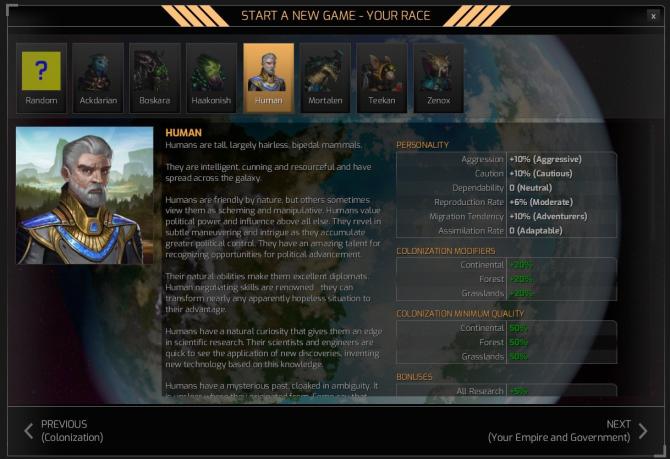670x459 pixels.
Task: Select the Random race tile
Action: [x=42, y=77]
